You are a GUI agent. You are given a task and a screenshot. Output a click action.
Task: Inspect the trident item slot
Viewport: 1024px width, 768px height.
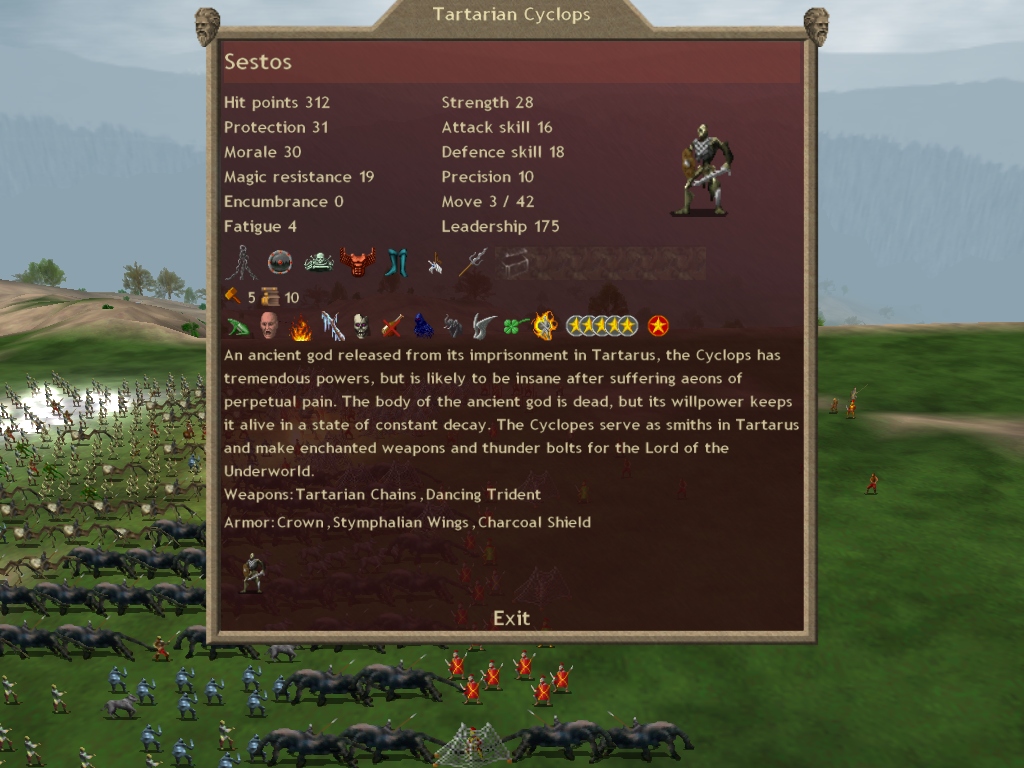tap(473, 263)
